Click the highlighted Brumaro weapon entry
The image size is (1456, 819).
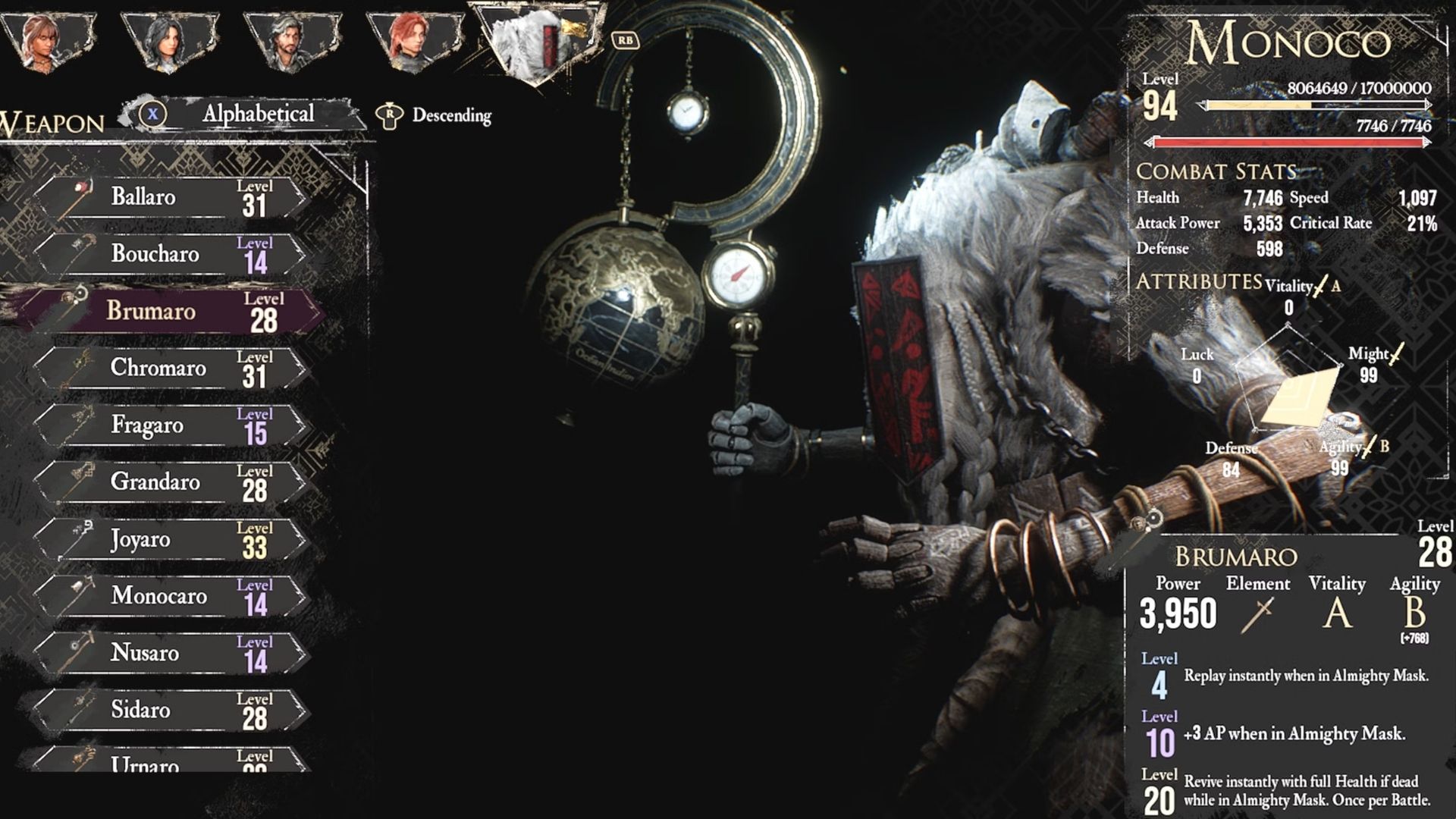(x=171, y=311)
